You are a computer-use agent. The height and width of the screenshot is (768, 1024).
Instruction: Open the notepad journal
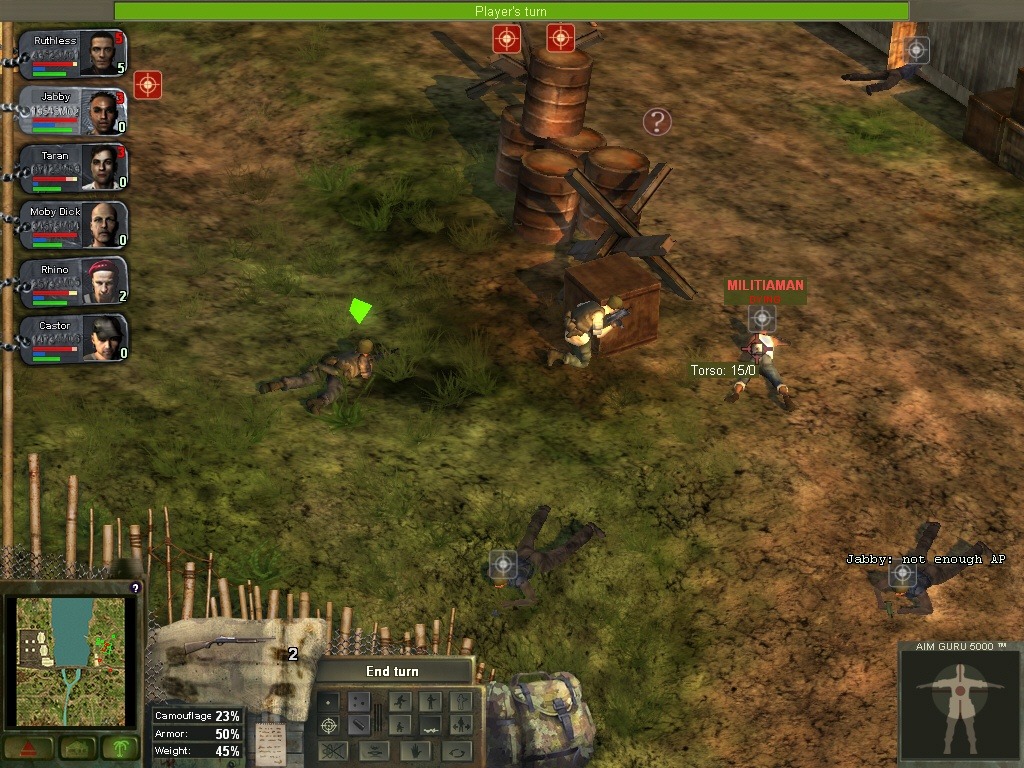269,741
